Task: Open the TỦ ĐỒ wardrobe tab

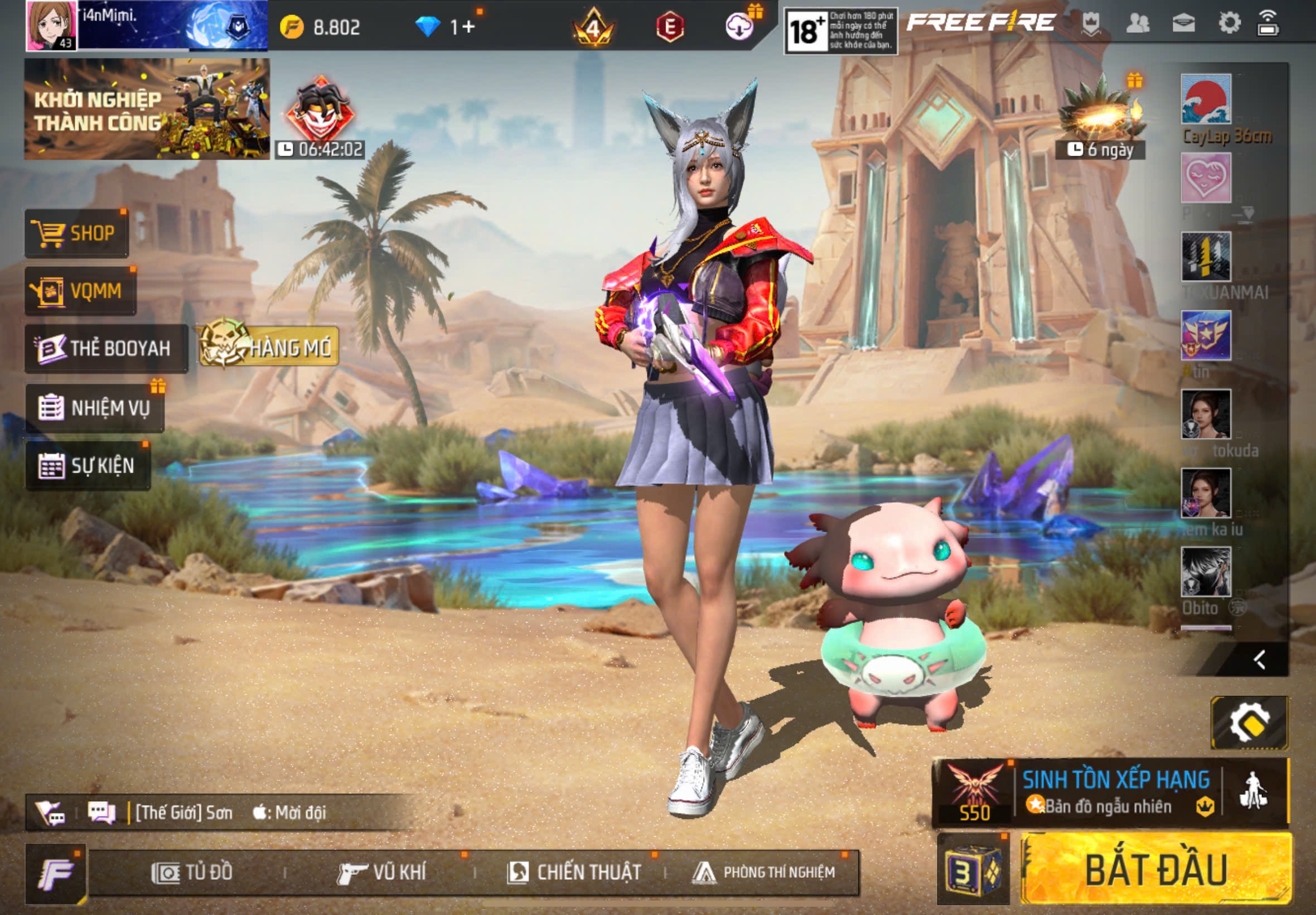Action: 192,873
